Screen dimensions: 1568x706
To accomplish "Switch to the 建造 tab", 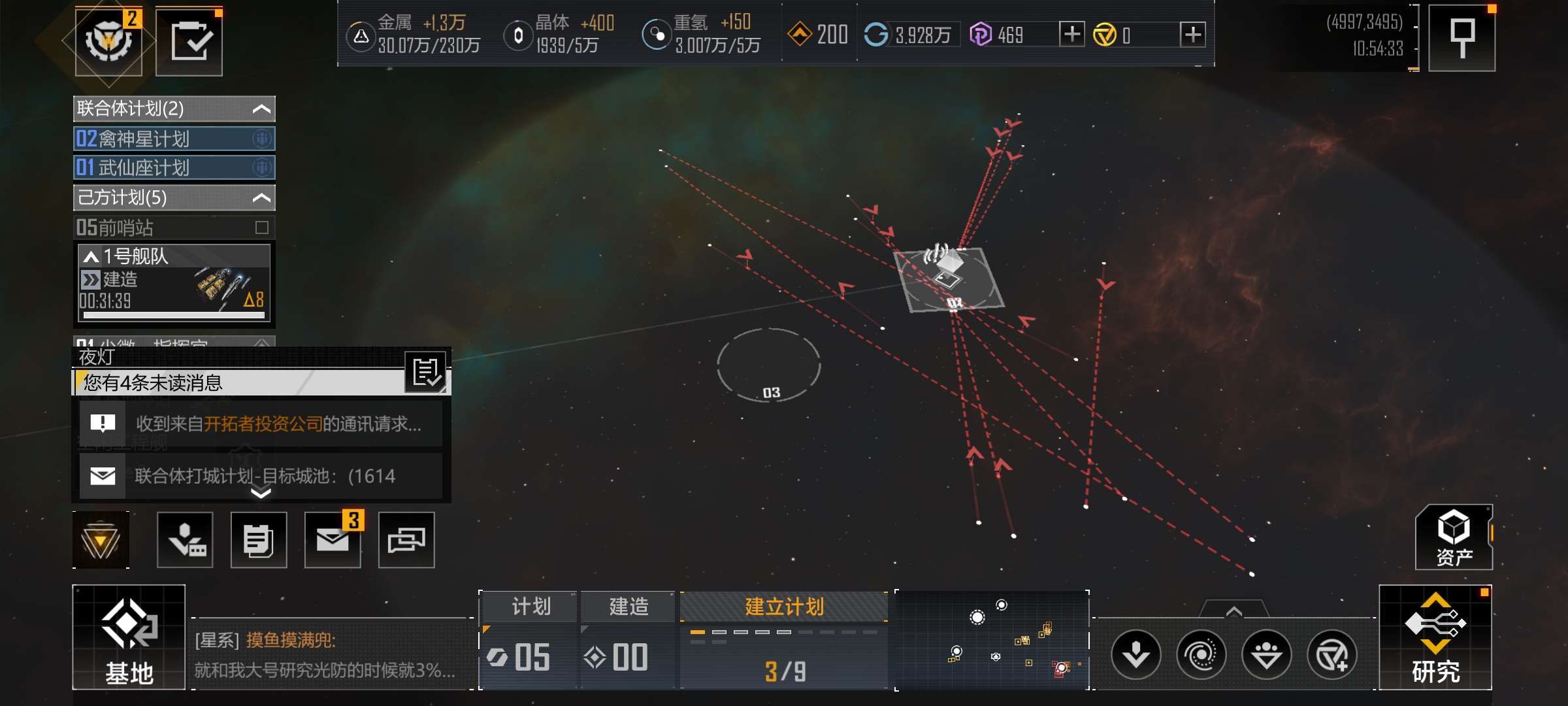I will (x=628, y=607).
